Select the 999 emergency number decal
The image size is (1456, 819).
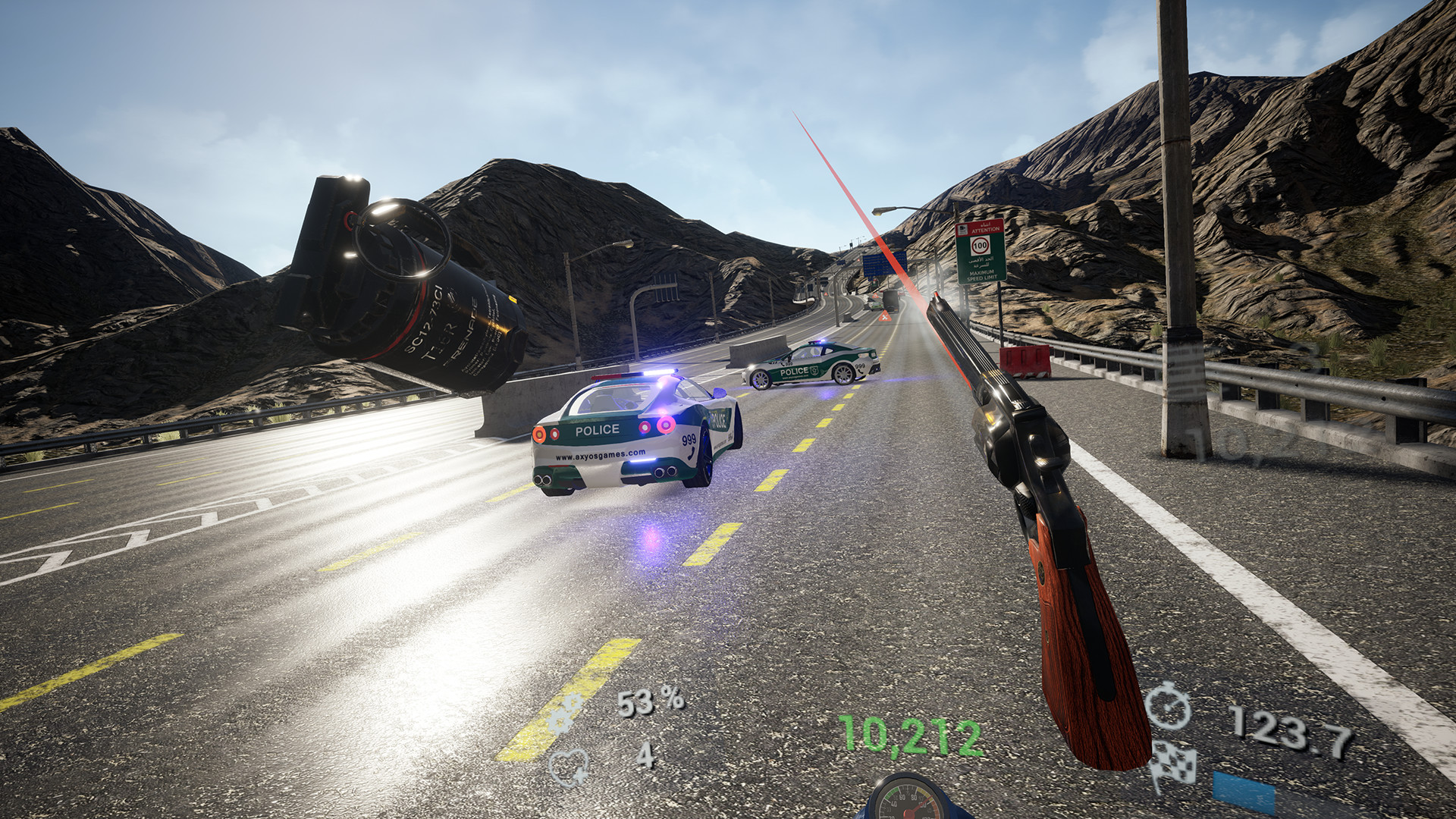(689, 440)
